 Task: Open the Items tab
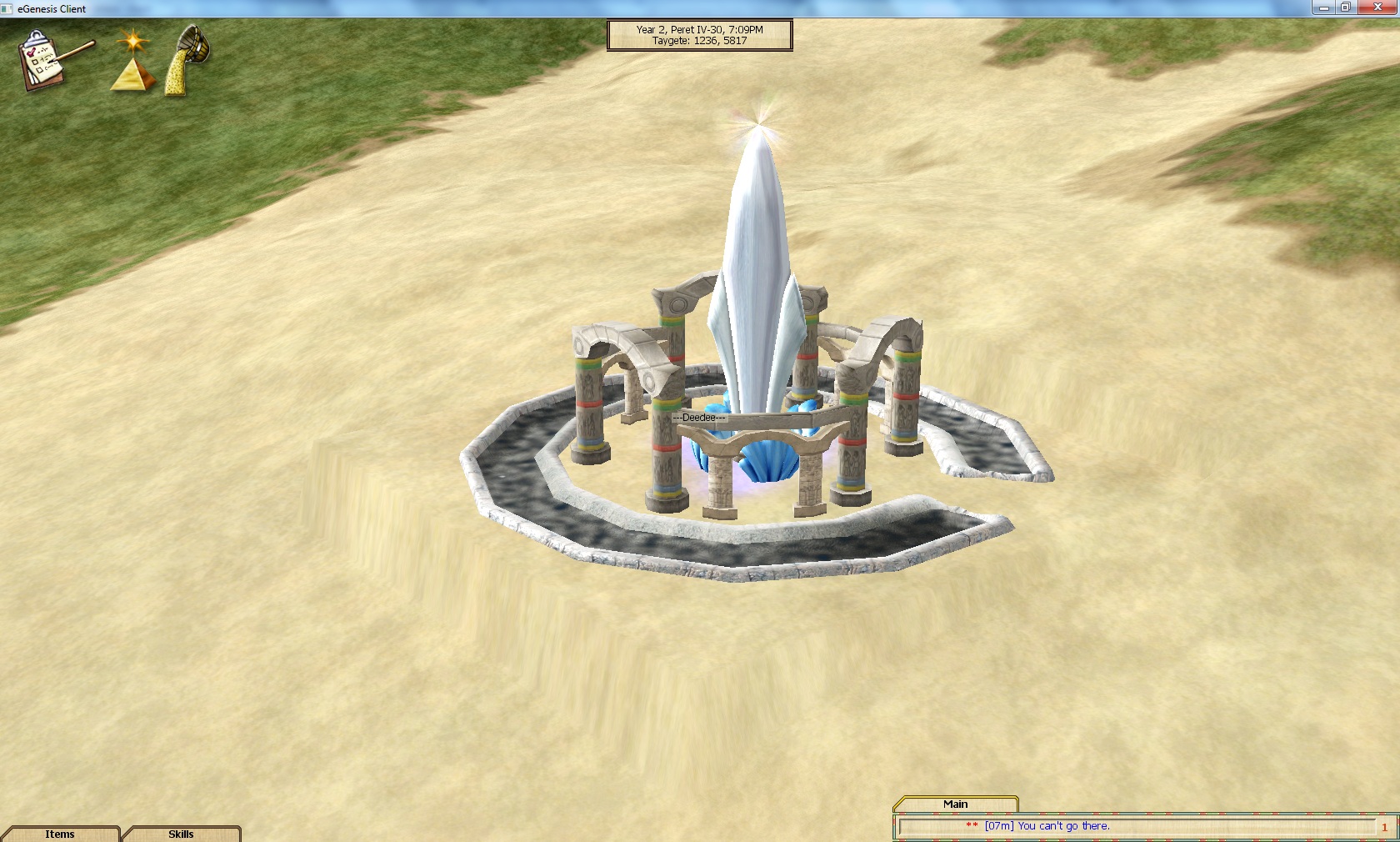(x=60, y=834)
